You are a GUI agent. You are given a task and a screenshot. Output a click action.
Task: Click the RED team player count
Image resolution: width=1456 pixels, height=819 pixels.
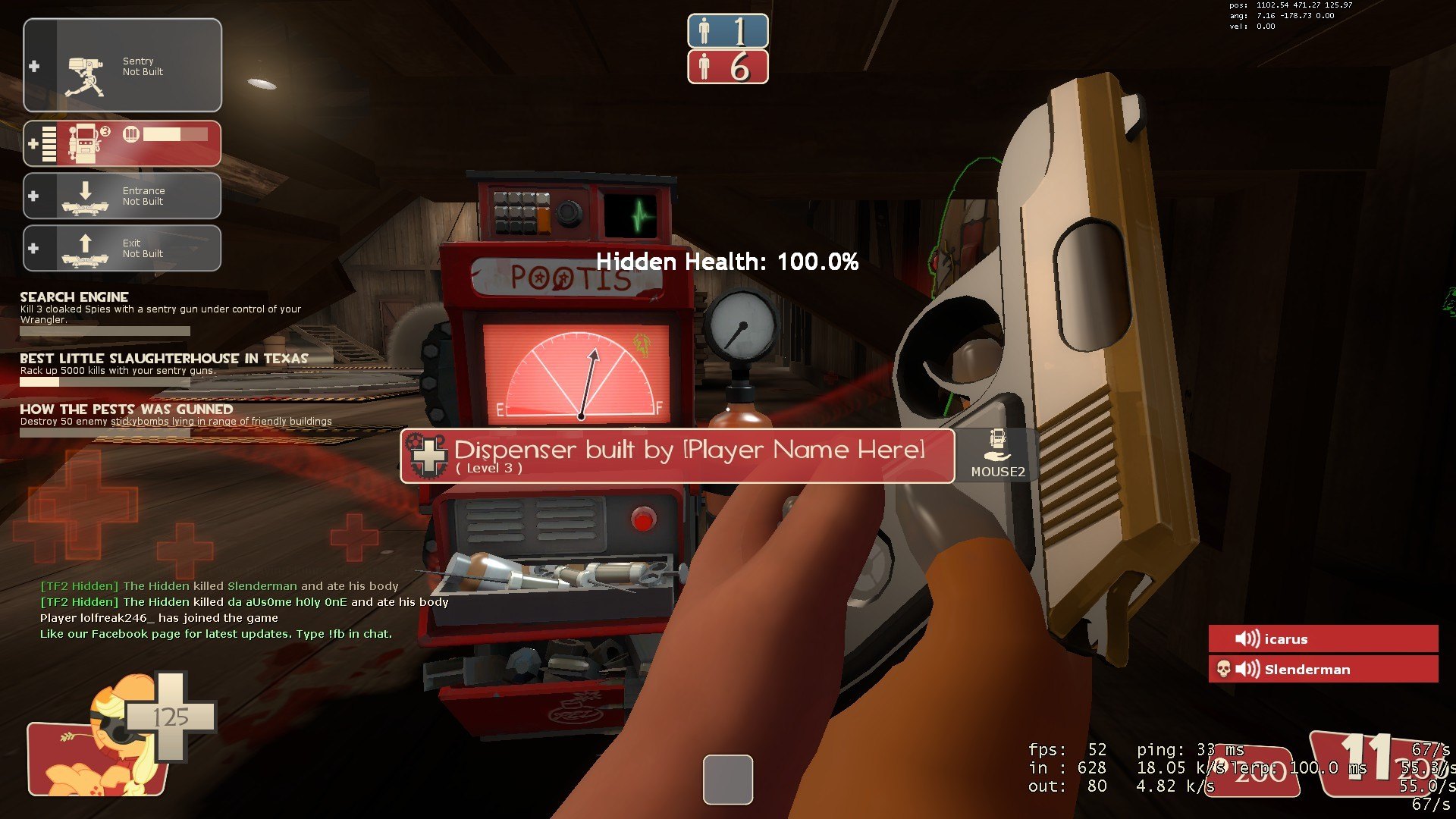click(x=727, y=67)
